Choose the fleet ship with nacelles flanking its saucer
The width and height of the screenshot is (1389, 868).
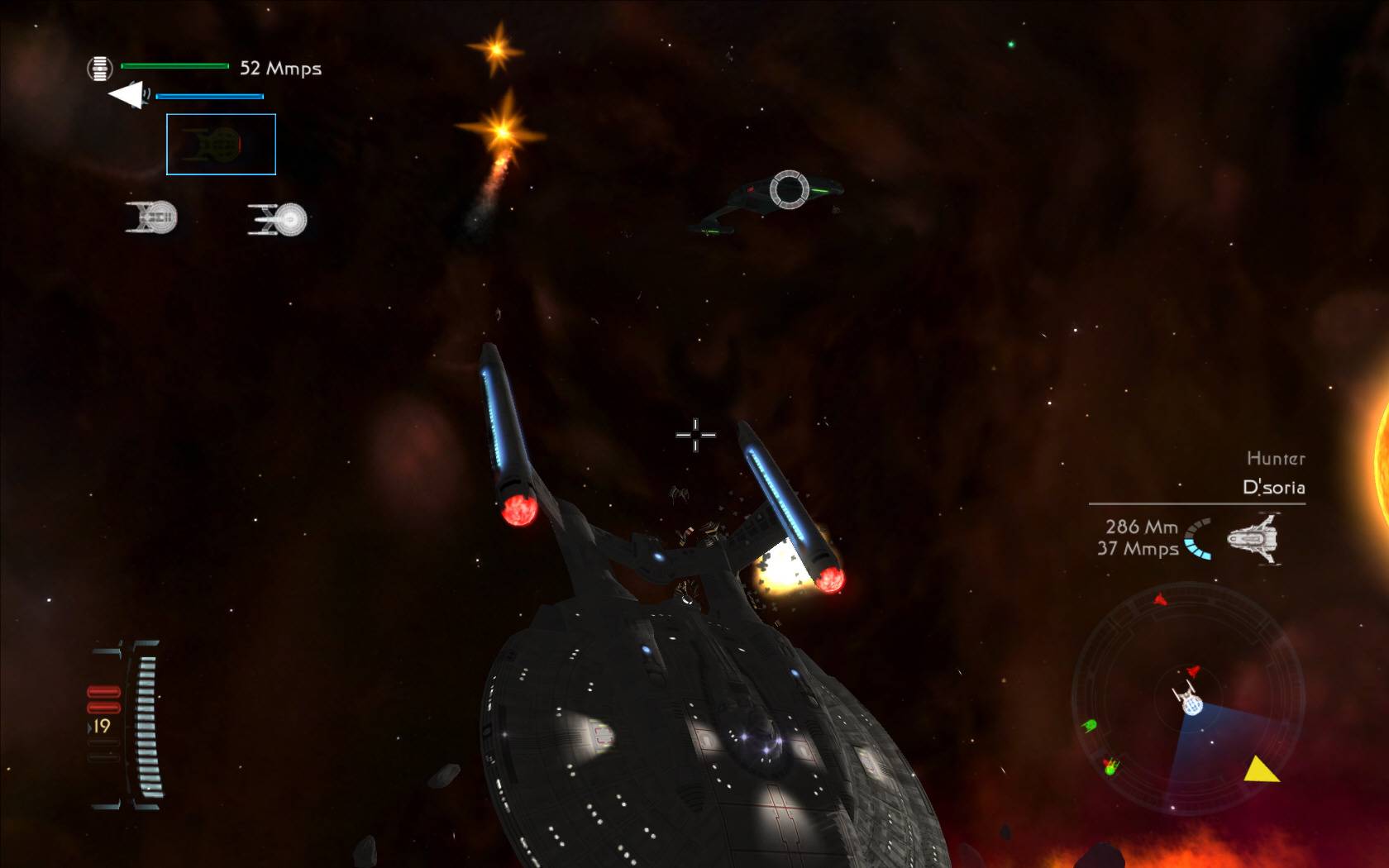(x=152, y=217)
